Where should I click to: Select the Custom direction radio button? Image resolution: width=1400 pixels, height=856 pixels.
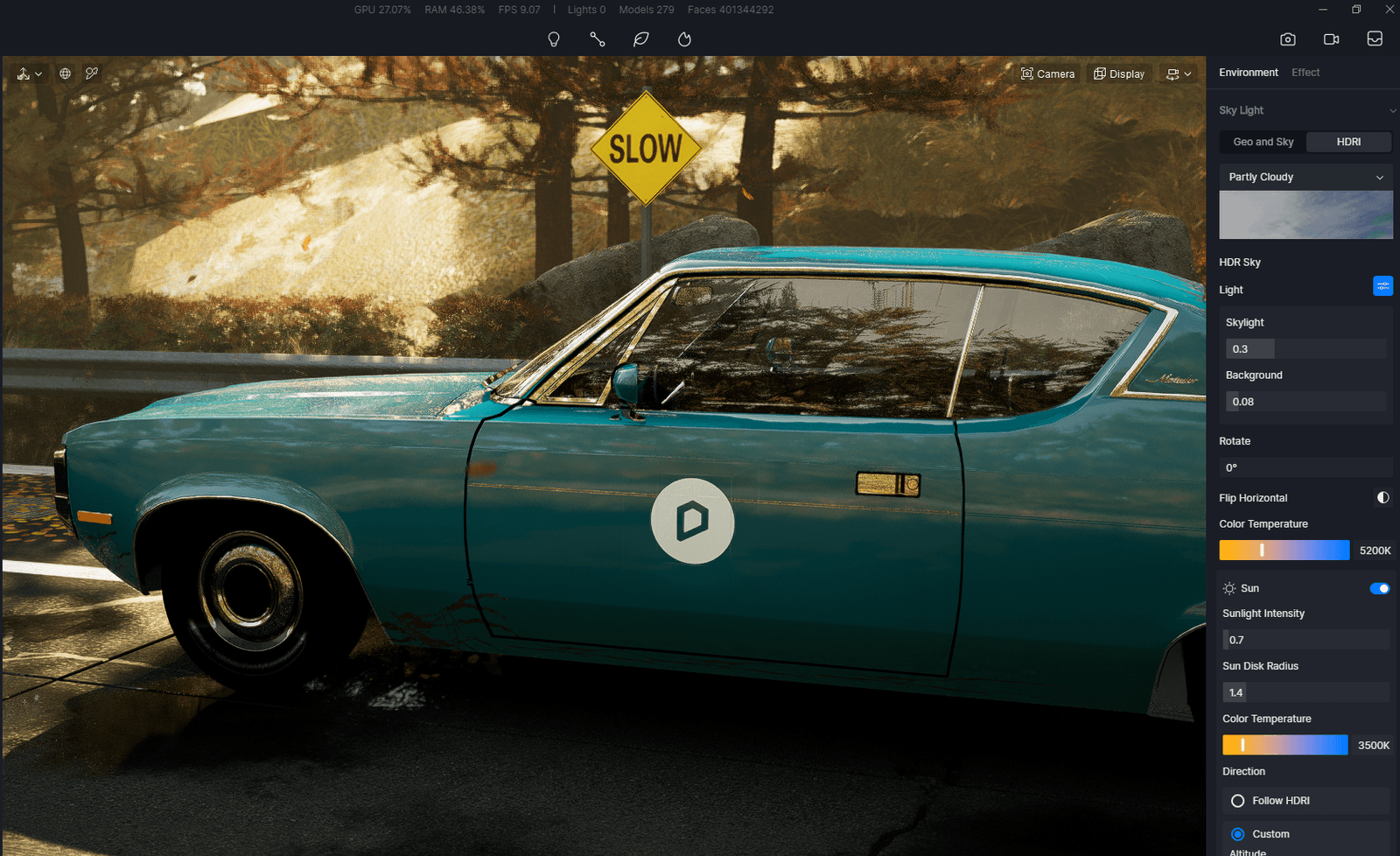point(1237,834)
